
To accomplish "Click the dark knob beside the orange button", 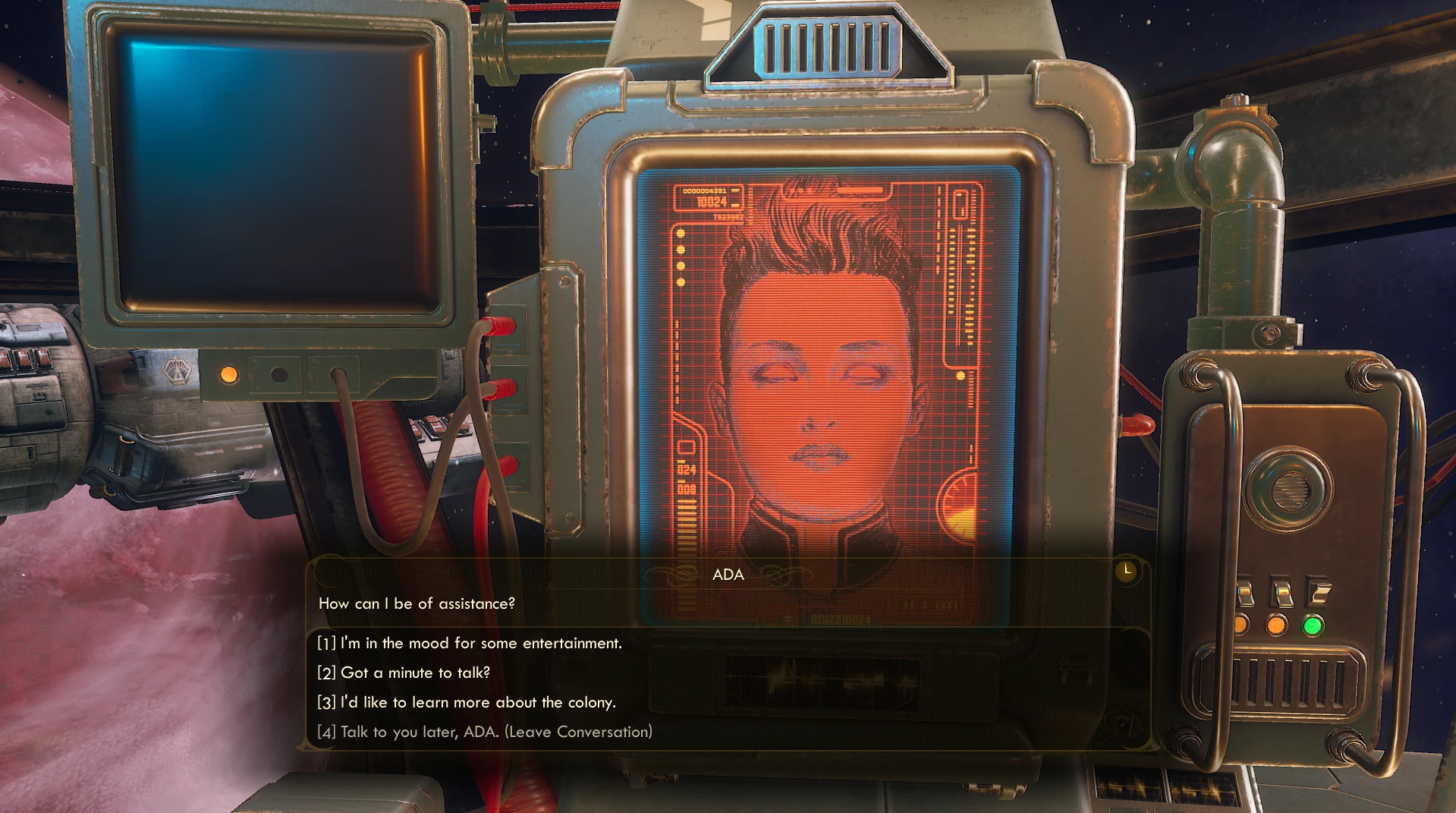I will (x=278, y=373).
